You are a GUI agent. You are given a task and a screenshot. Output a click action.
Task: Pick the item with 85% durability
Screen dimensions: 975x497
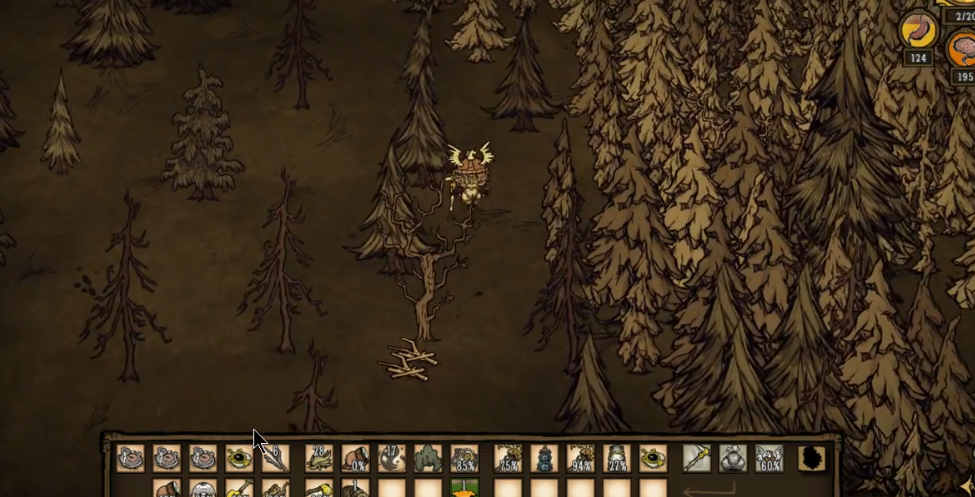[x=464, y=458]
